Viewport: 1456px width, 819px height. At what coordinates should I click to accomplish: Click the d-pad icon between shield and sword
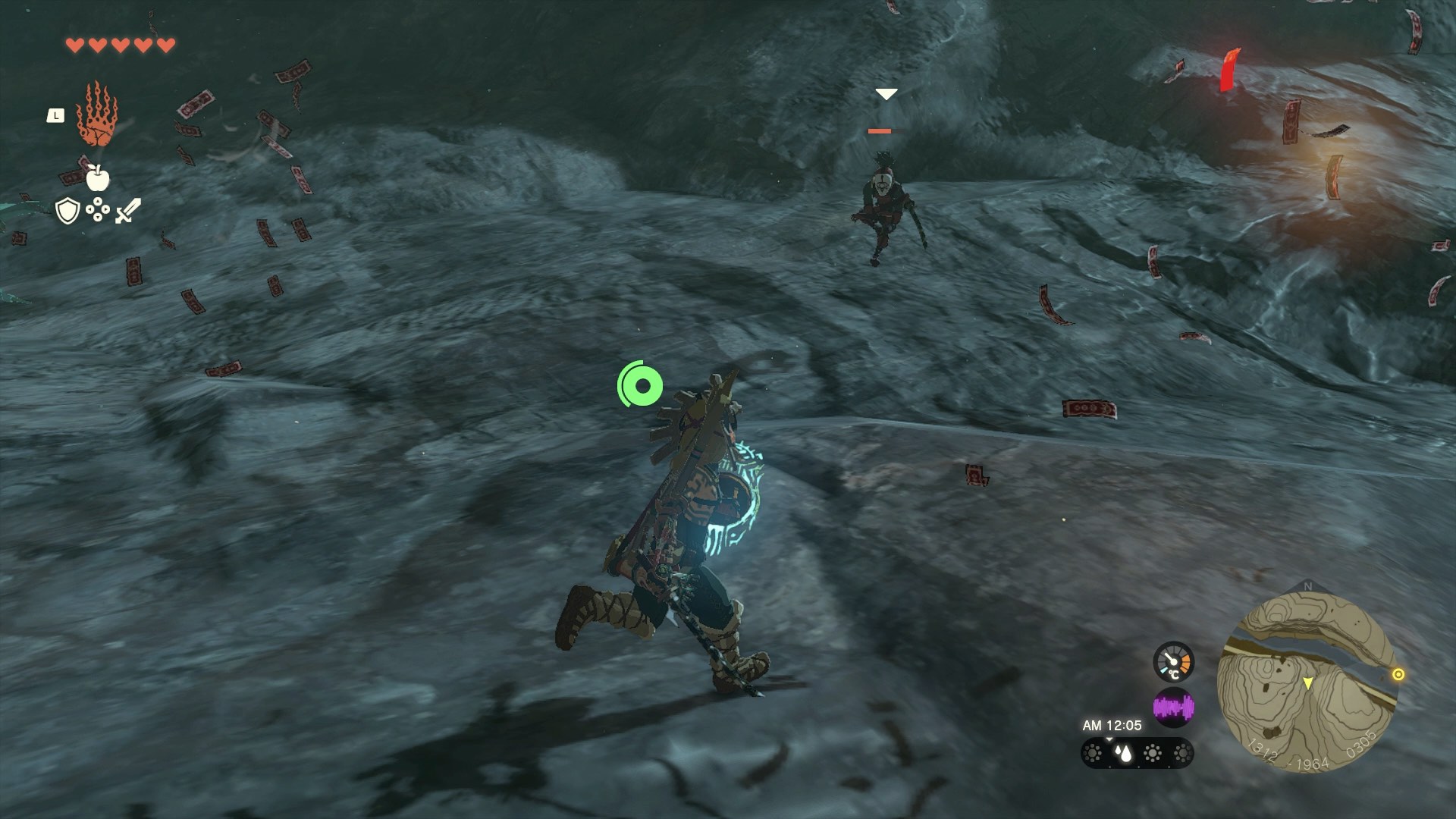(98, 210)
